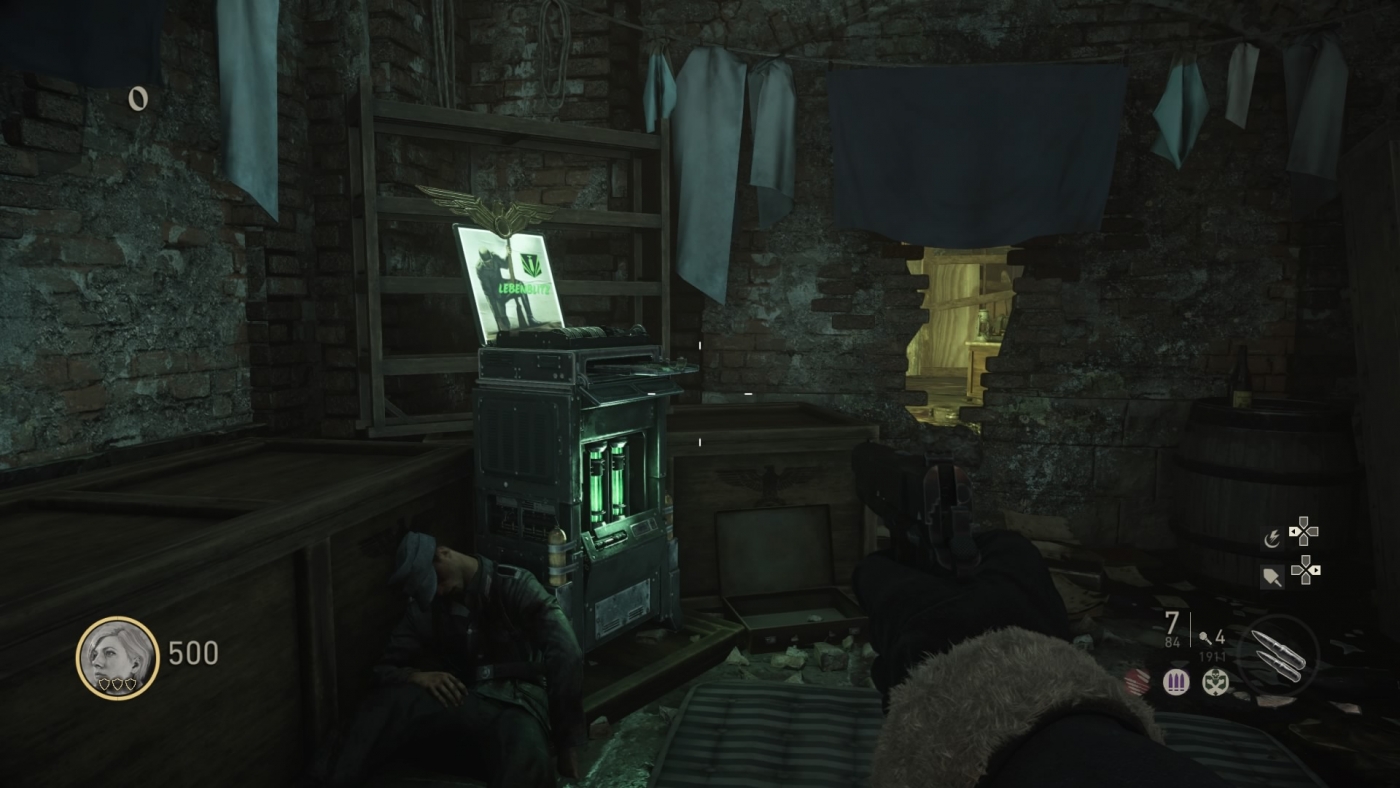The image size is (1400, 788).
Task: Select the 1911 weapon name label
Action: [1212, 656]
